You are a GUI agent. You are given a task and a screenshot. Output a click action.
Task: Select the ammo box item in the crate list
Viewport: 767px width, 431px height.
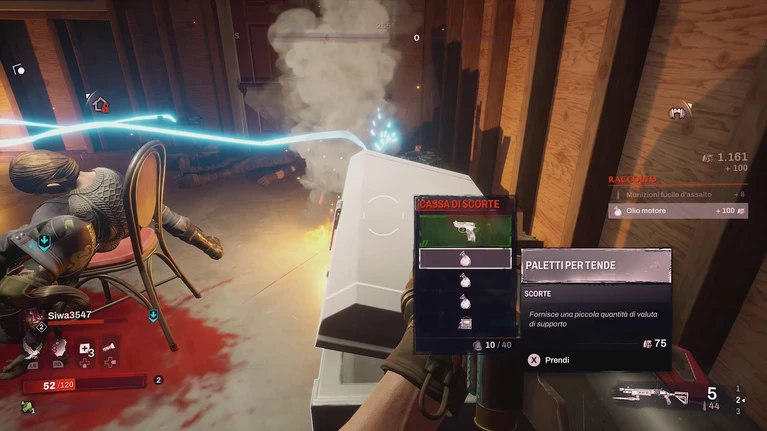(464, 322)
